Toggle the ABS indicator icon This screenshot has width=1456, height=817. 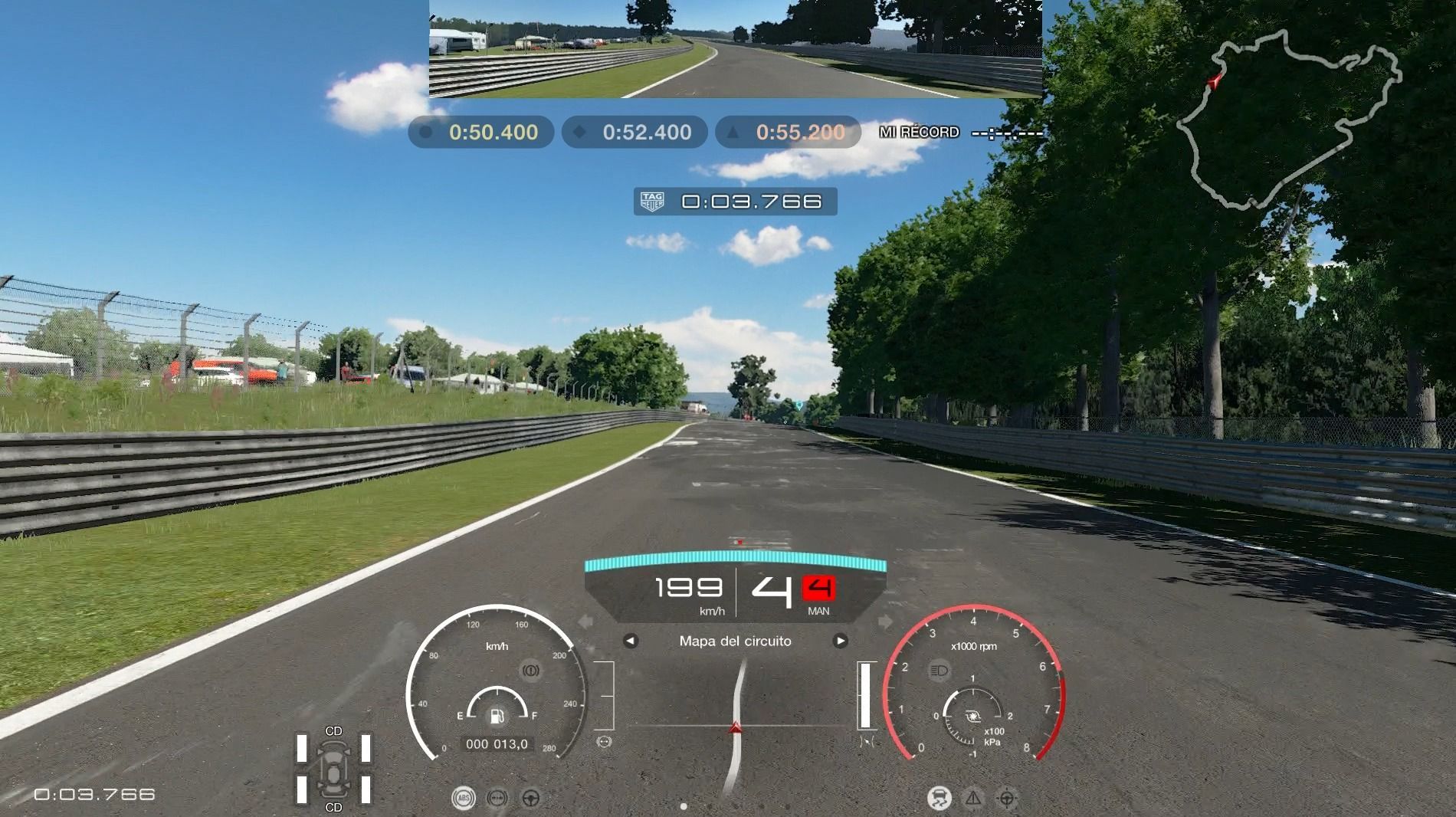pyautogui.click(x=464, y=799)
